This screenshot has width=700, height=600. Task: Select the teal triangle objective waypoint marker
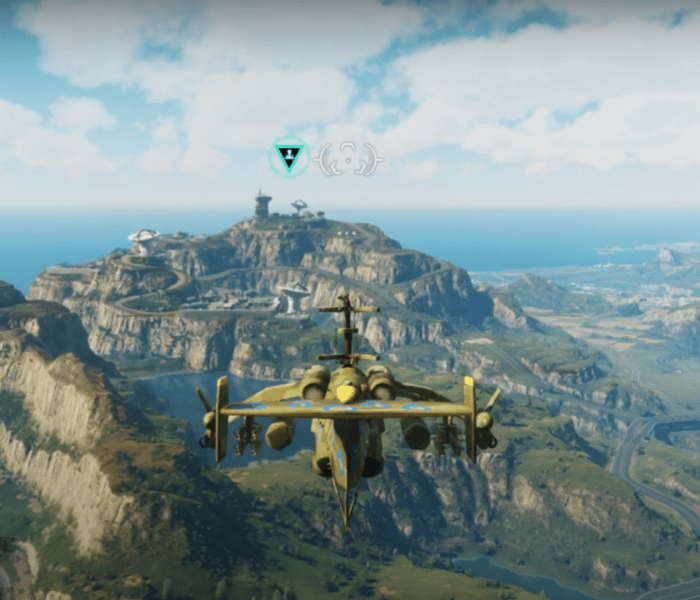coord(290,157)
